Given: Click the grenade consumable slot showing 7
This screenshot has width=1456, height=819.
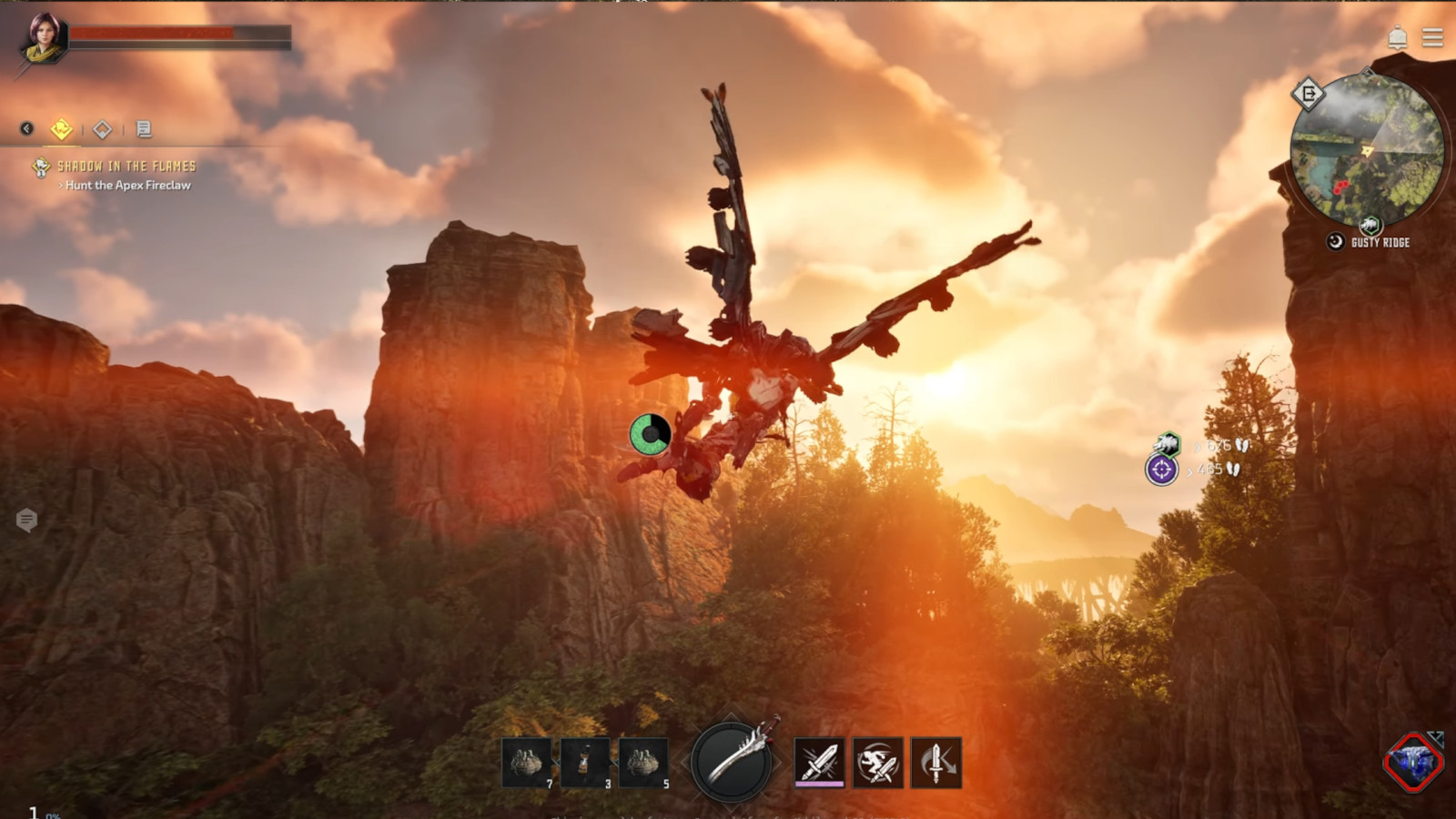Looking at the screenshot, I should (x=525, y=762).
